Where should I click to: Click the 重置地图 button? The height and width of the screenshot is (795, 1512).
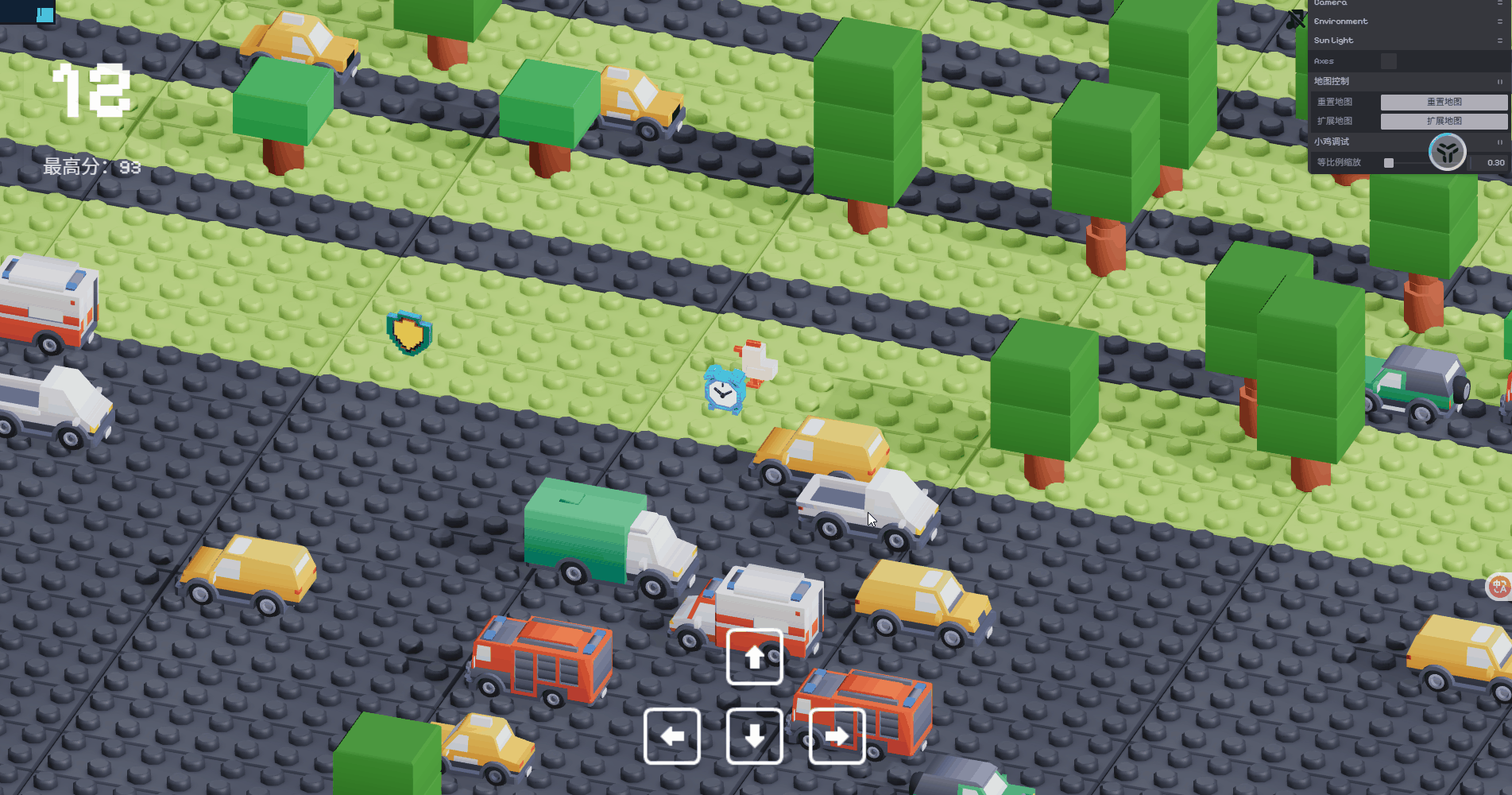click(1444, 102)
